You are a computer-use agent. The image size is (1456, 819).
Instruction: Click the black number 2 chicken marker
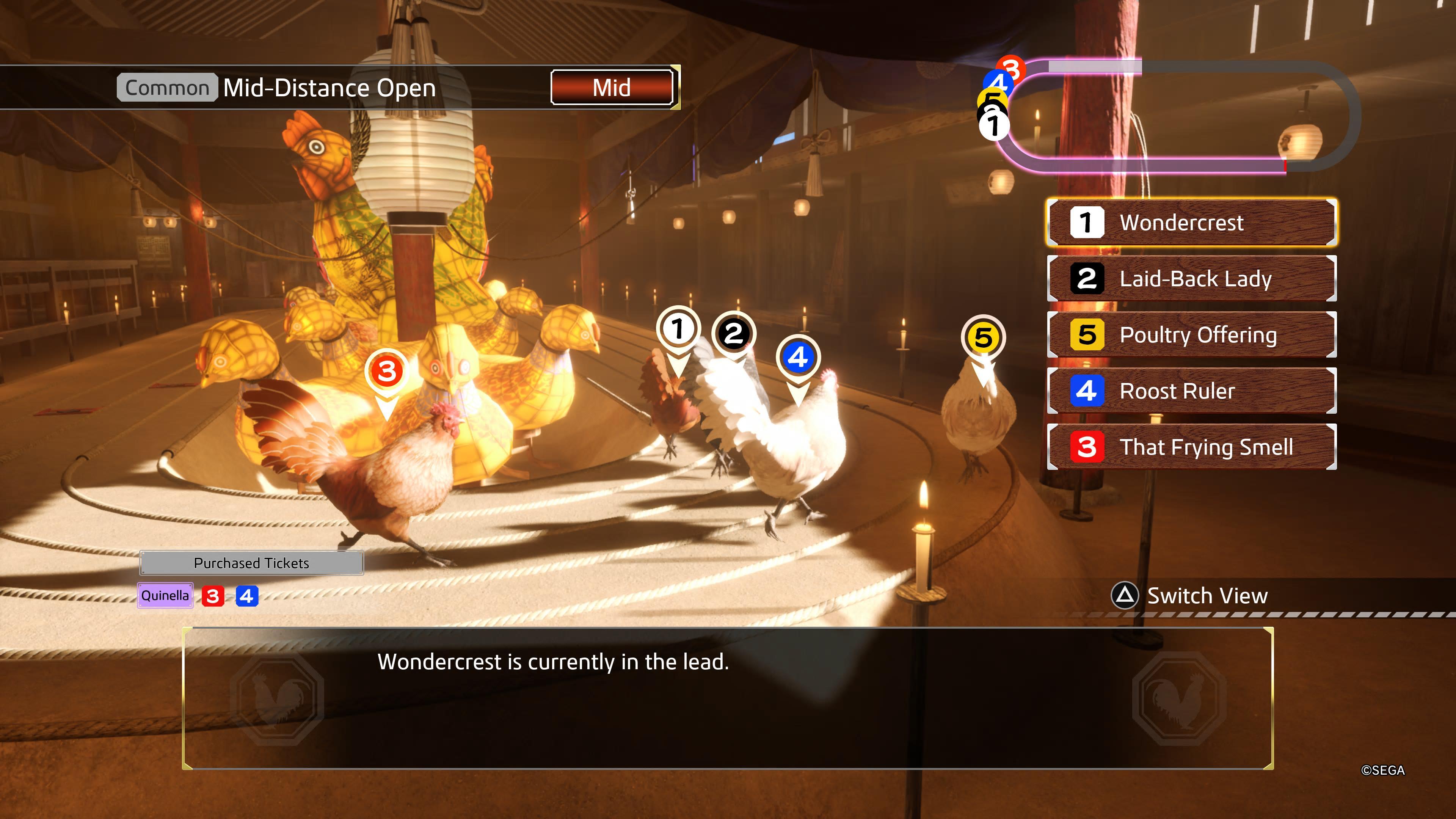pyautogui.click(x=734, y=334)
